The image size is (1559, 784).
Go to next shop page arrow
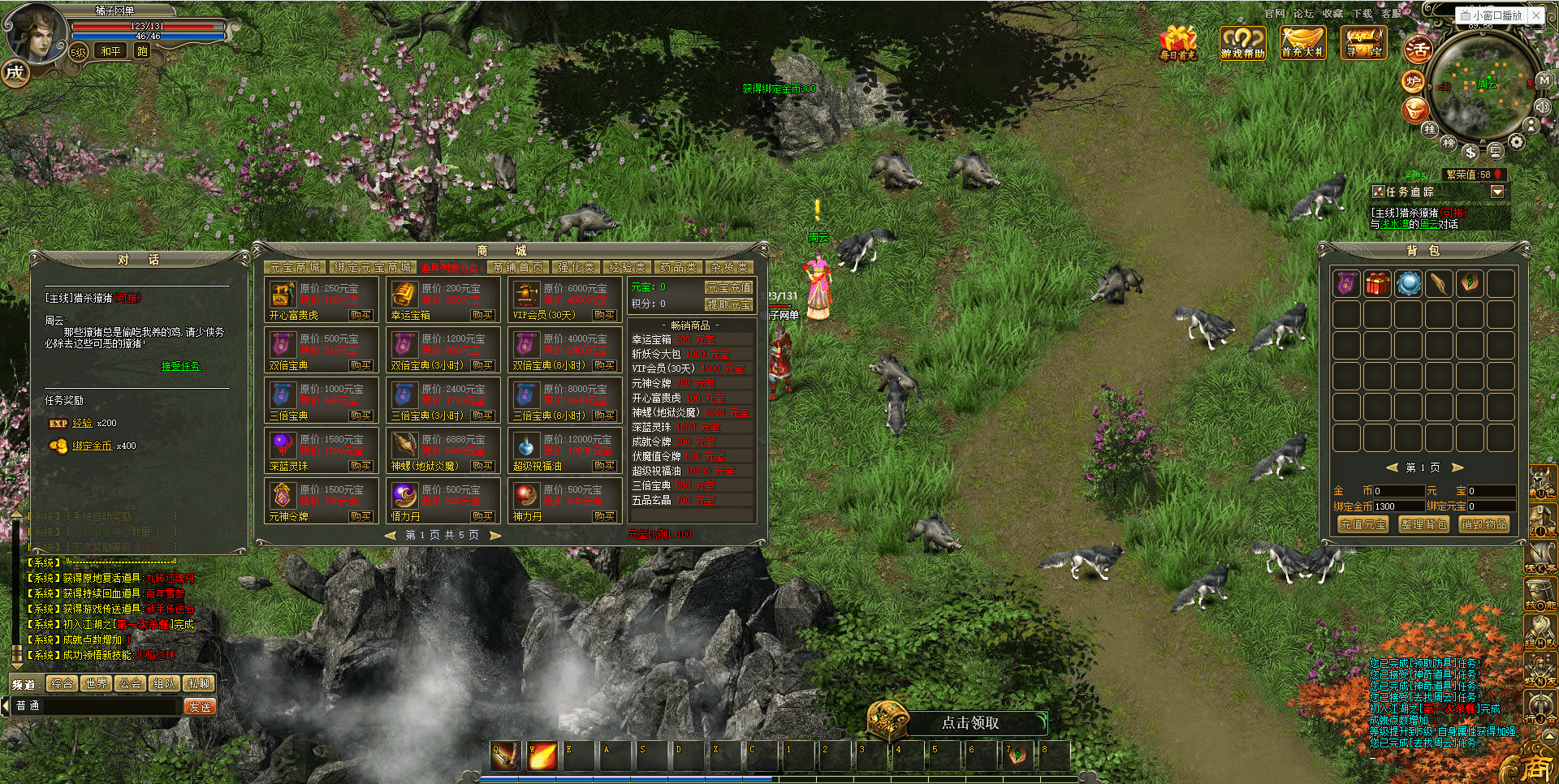click(x=495, y=535)
